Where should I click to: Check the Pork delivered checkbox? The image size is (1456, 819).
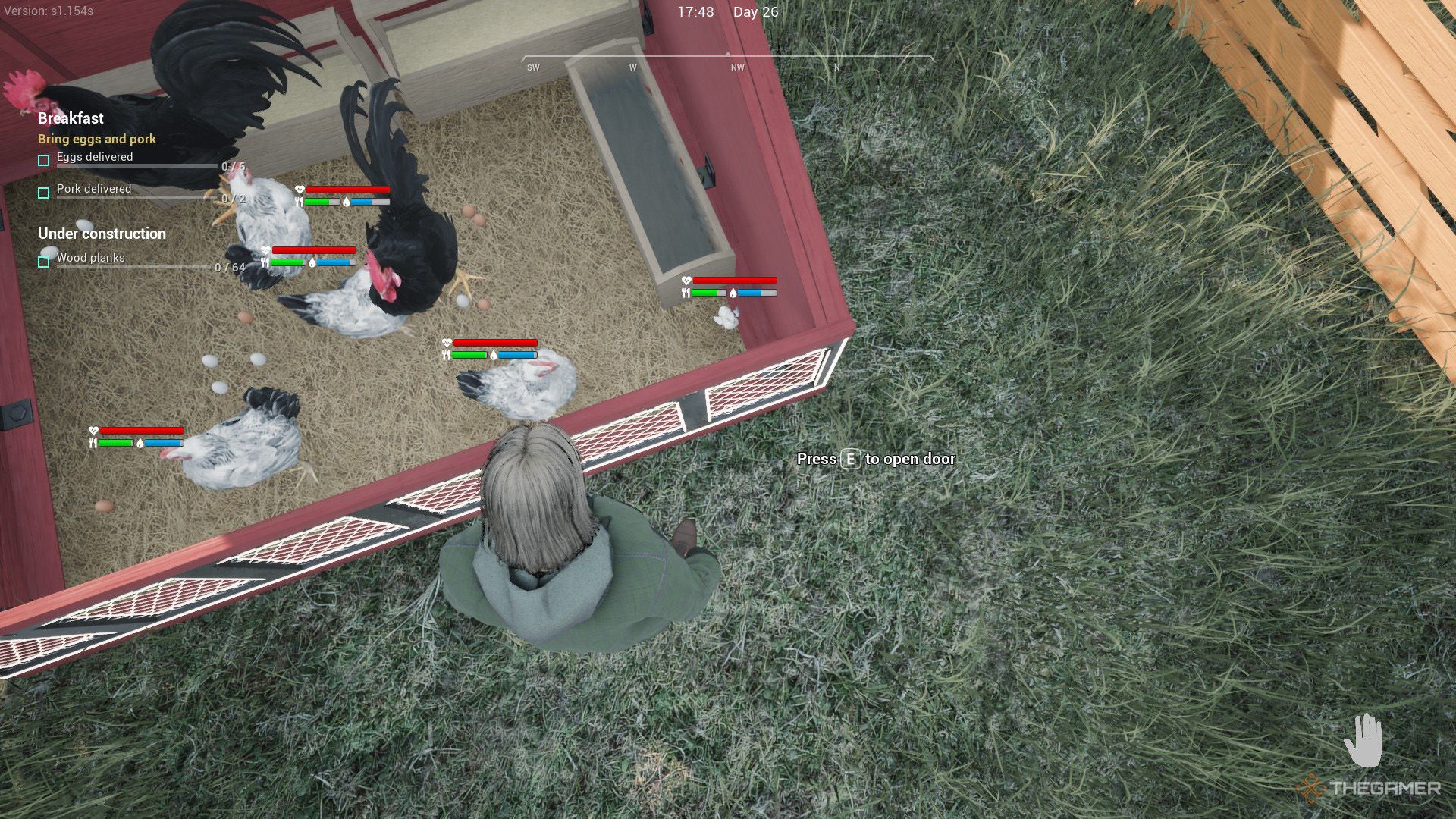point(43,192)
